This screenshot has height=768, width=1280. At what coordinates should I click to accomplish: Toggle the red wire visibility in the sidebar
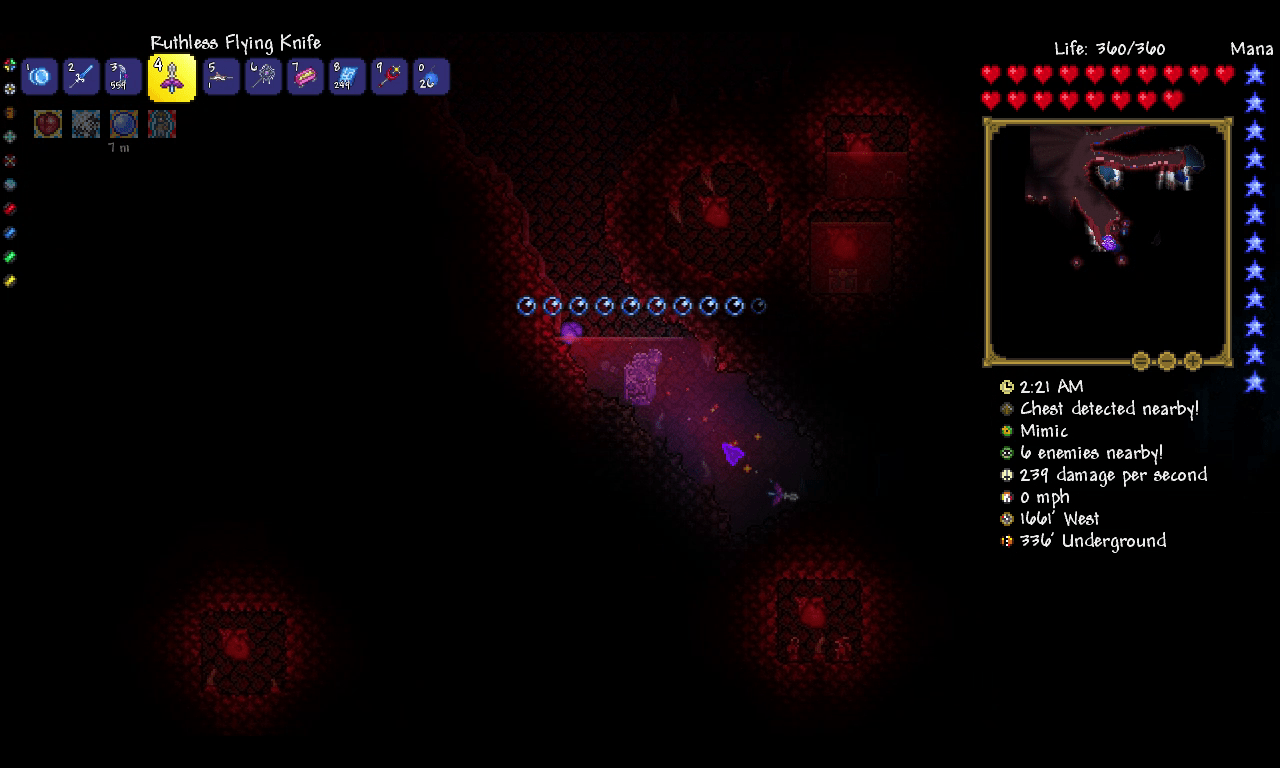click(9, 208)
